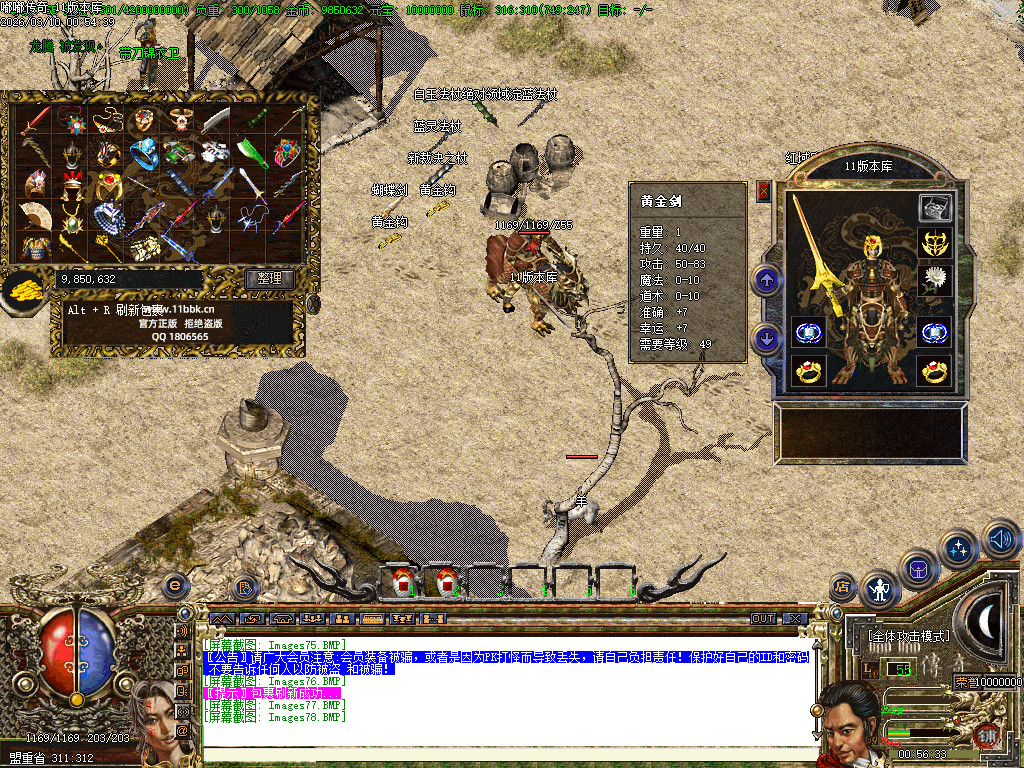Select the blue and gold armor in bag
The width and height of the screenshot is (1024, 768).
[x=36, y=247]
